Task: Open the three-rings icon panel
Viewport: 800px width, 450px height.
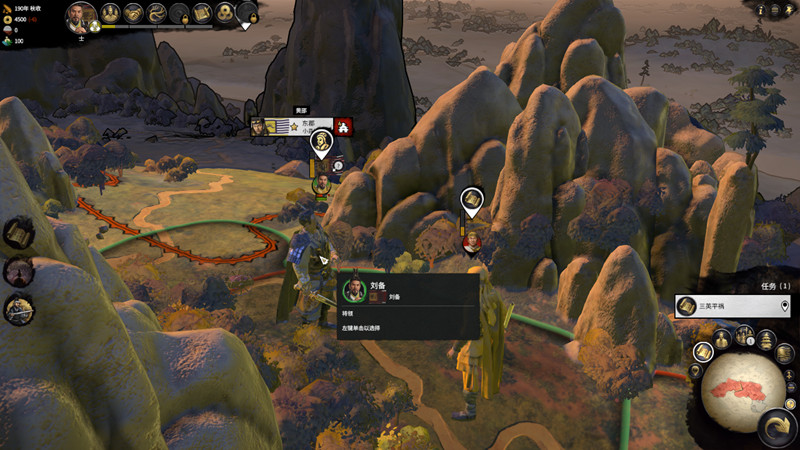Action: (225, 13)
